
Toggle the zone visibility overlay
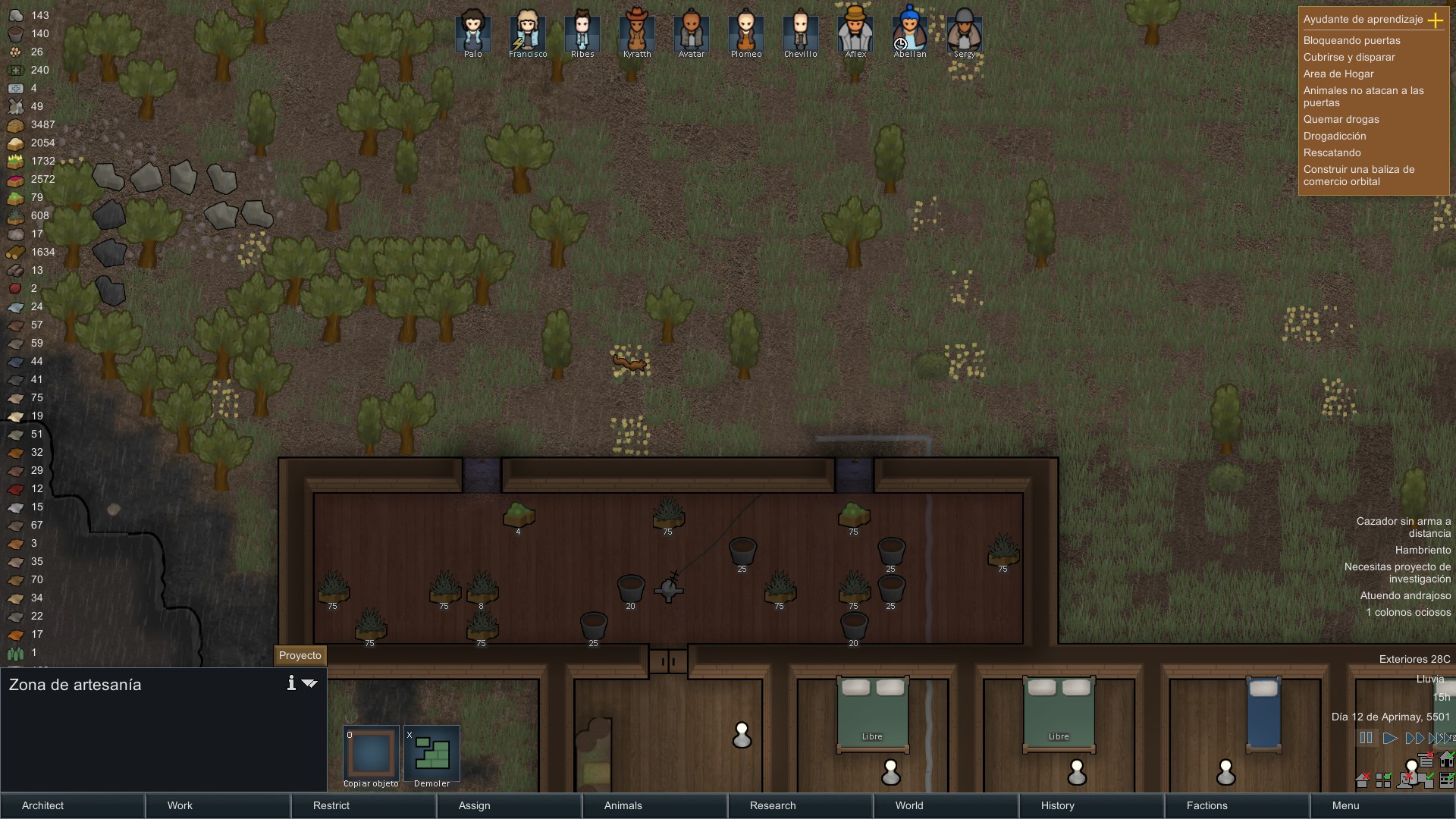coord(1385,780)
